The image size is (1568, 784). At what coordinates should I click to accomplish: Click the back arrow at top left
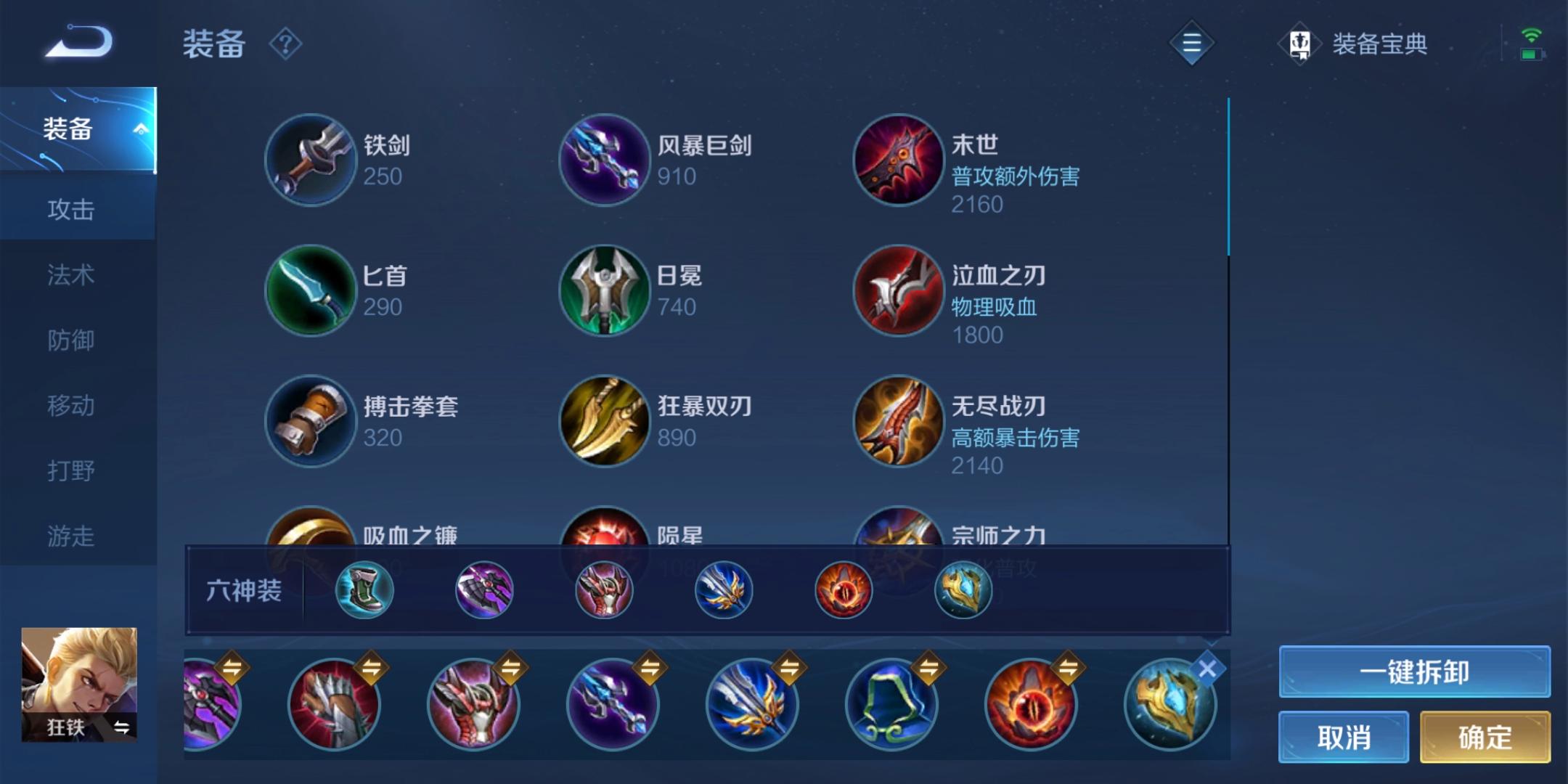coord(78,41)
